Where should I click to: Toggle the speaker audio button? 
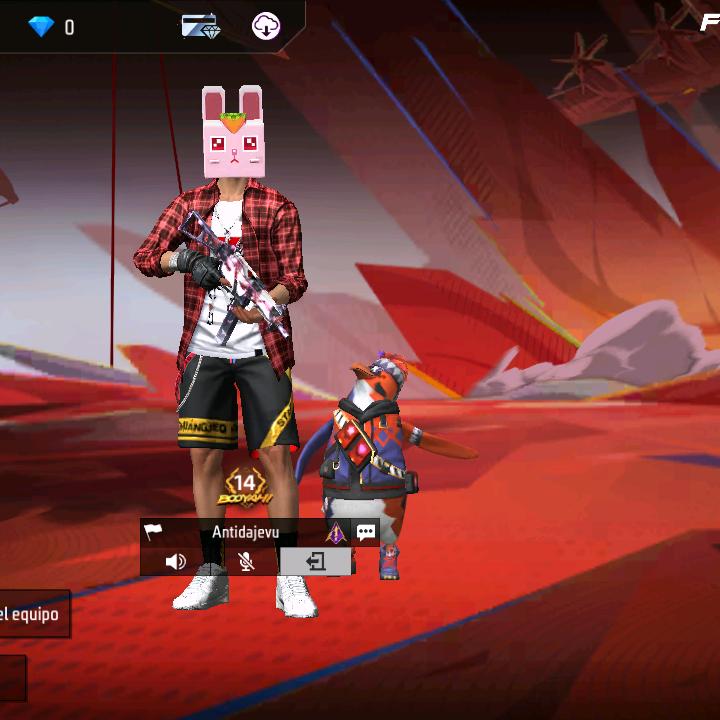point(176,562)
